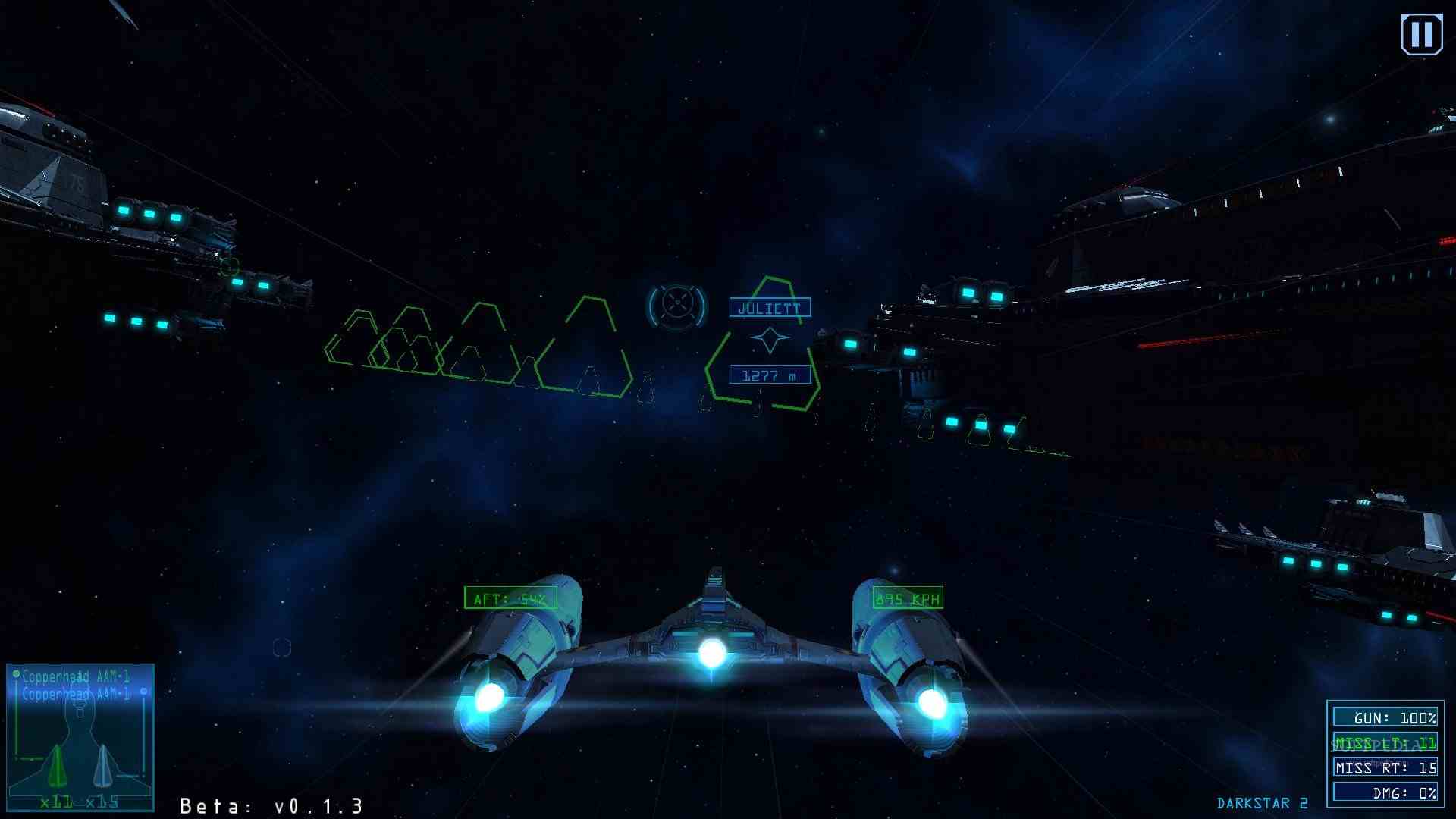
Task: Select the grey right missile icon
Action: tap(104, 767)
